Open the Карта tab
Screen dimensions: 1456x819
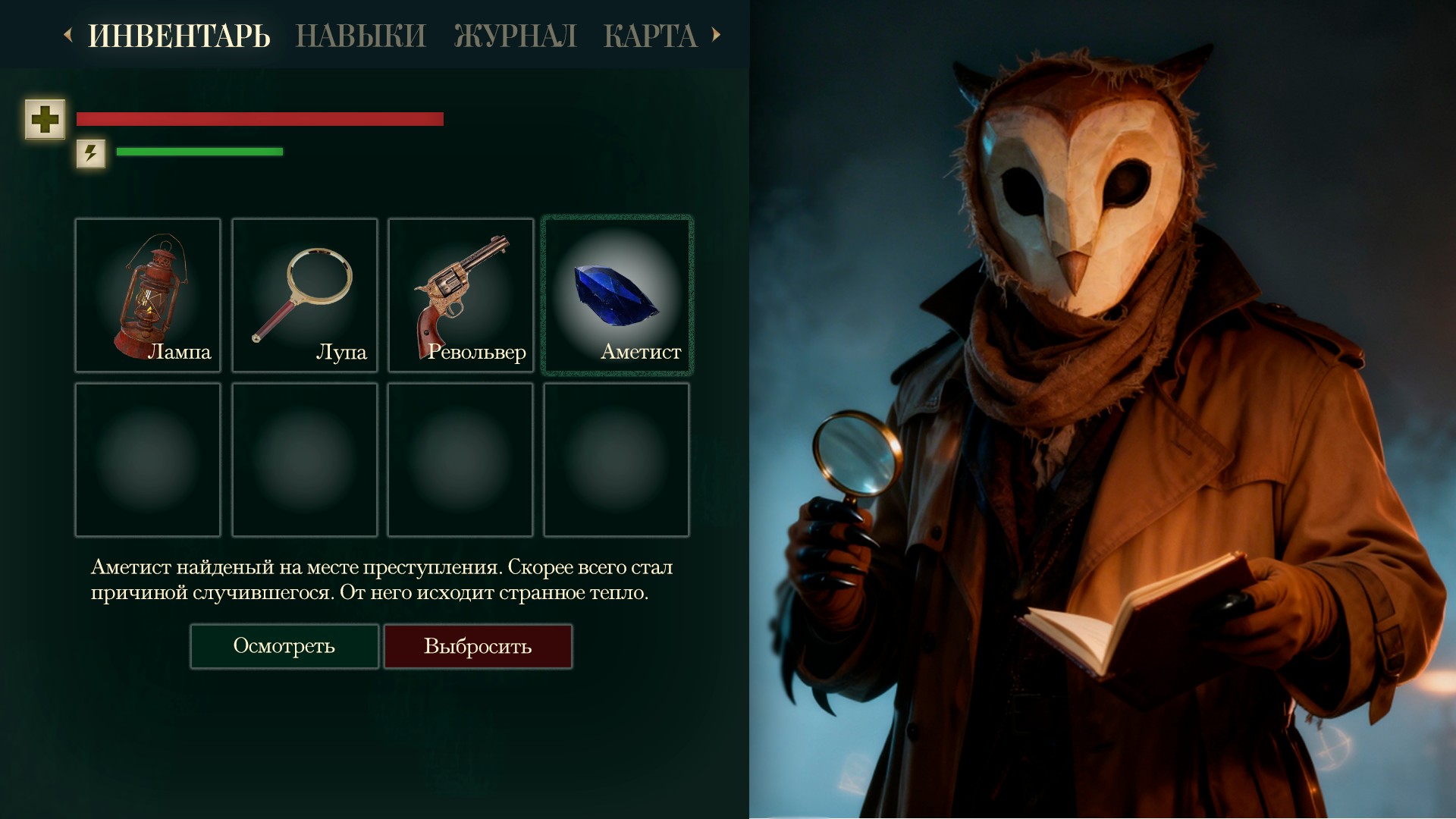click(650, 36)
